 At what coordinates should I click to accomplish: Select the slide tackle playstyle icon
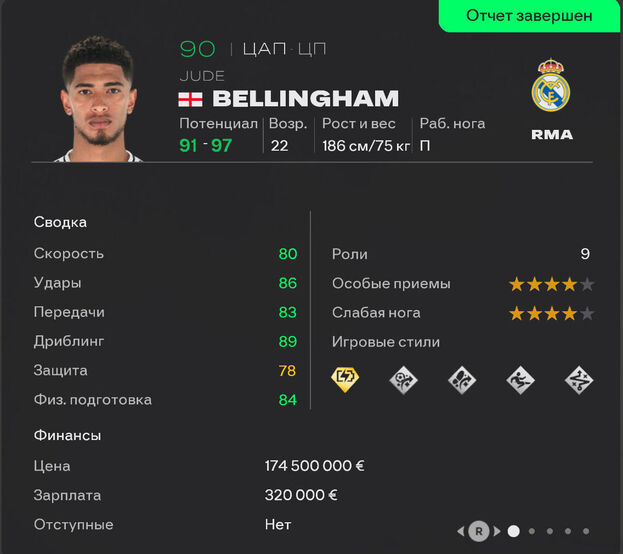[520, 379]
